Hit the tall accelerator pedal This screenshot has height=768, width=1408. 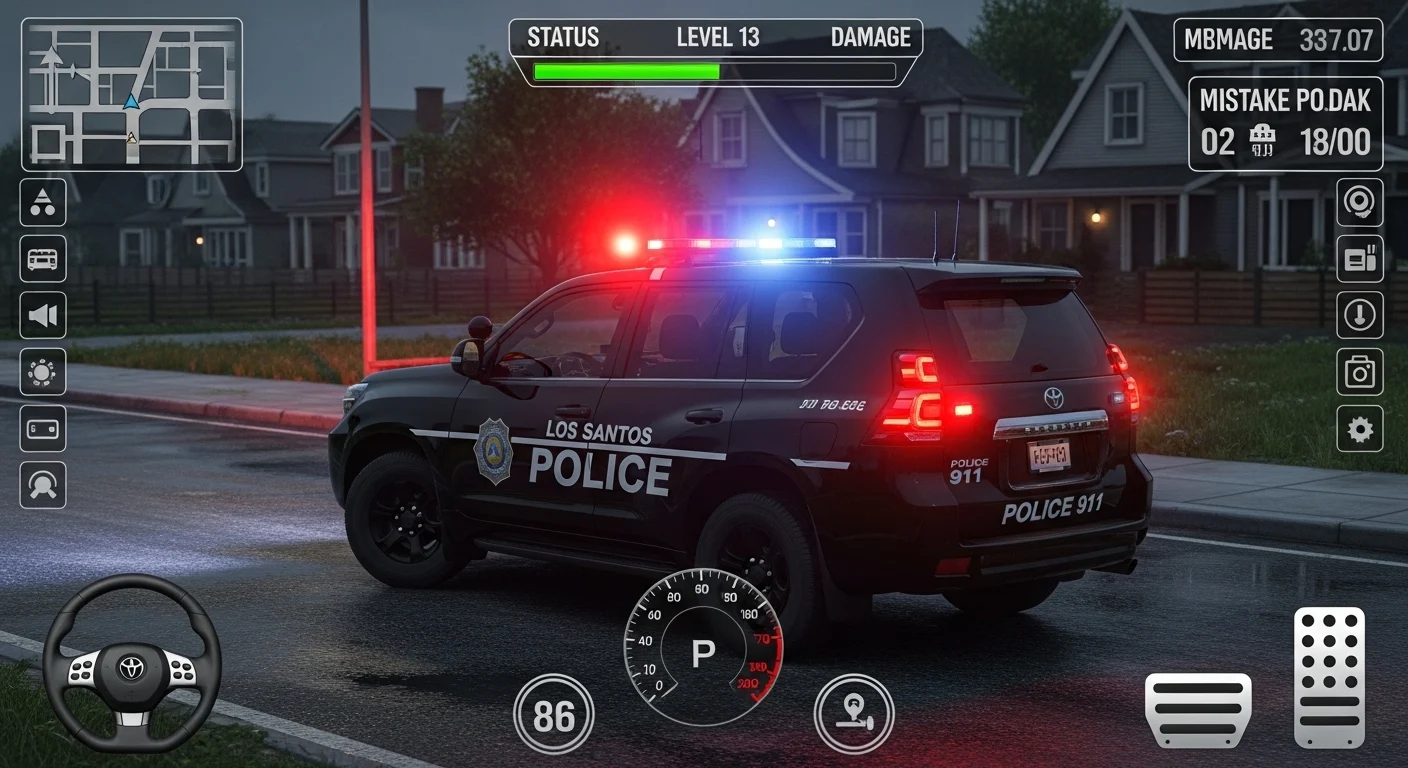click(1329, 677)
